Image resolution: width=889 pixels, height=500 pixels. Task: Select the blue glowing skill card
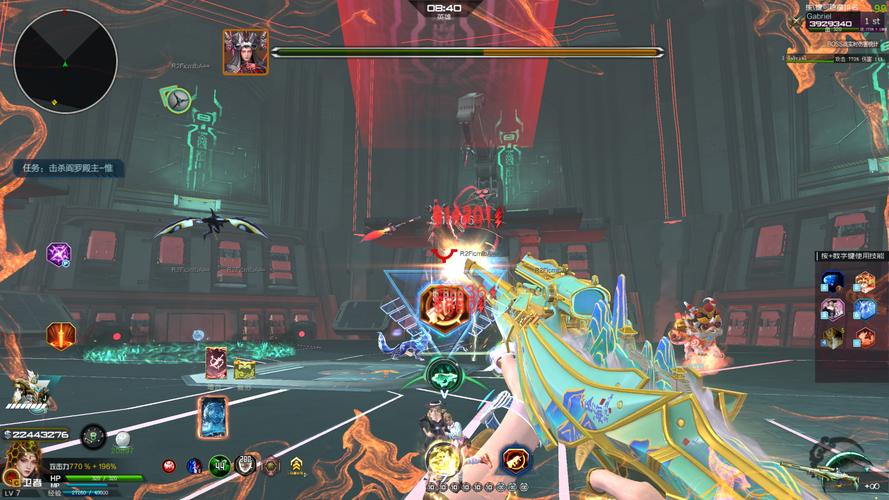(212, 417)
